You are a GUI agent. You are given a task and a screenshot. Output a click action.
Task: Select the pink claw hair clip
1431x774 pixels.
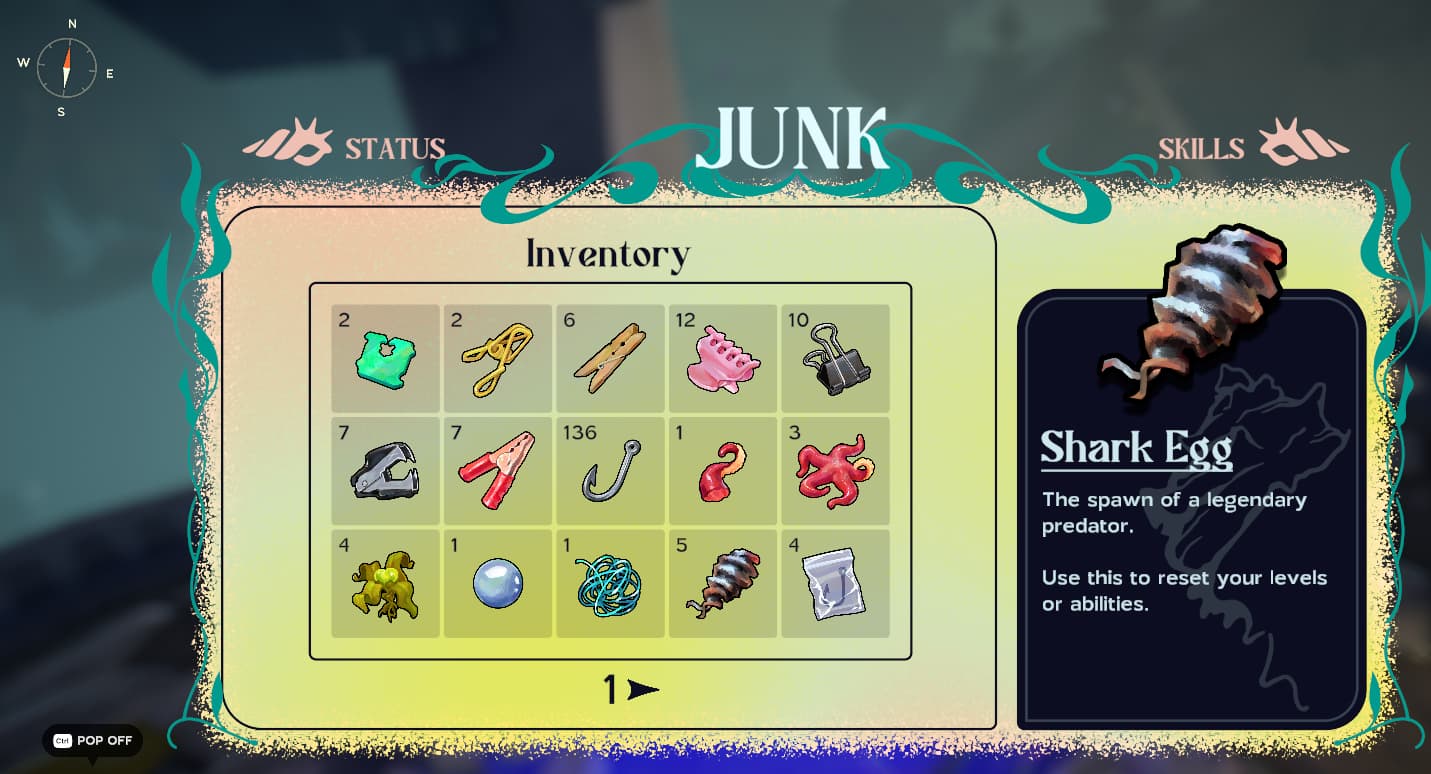coord(723,358)
